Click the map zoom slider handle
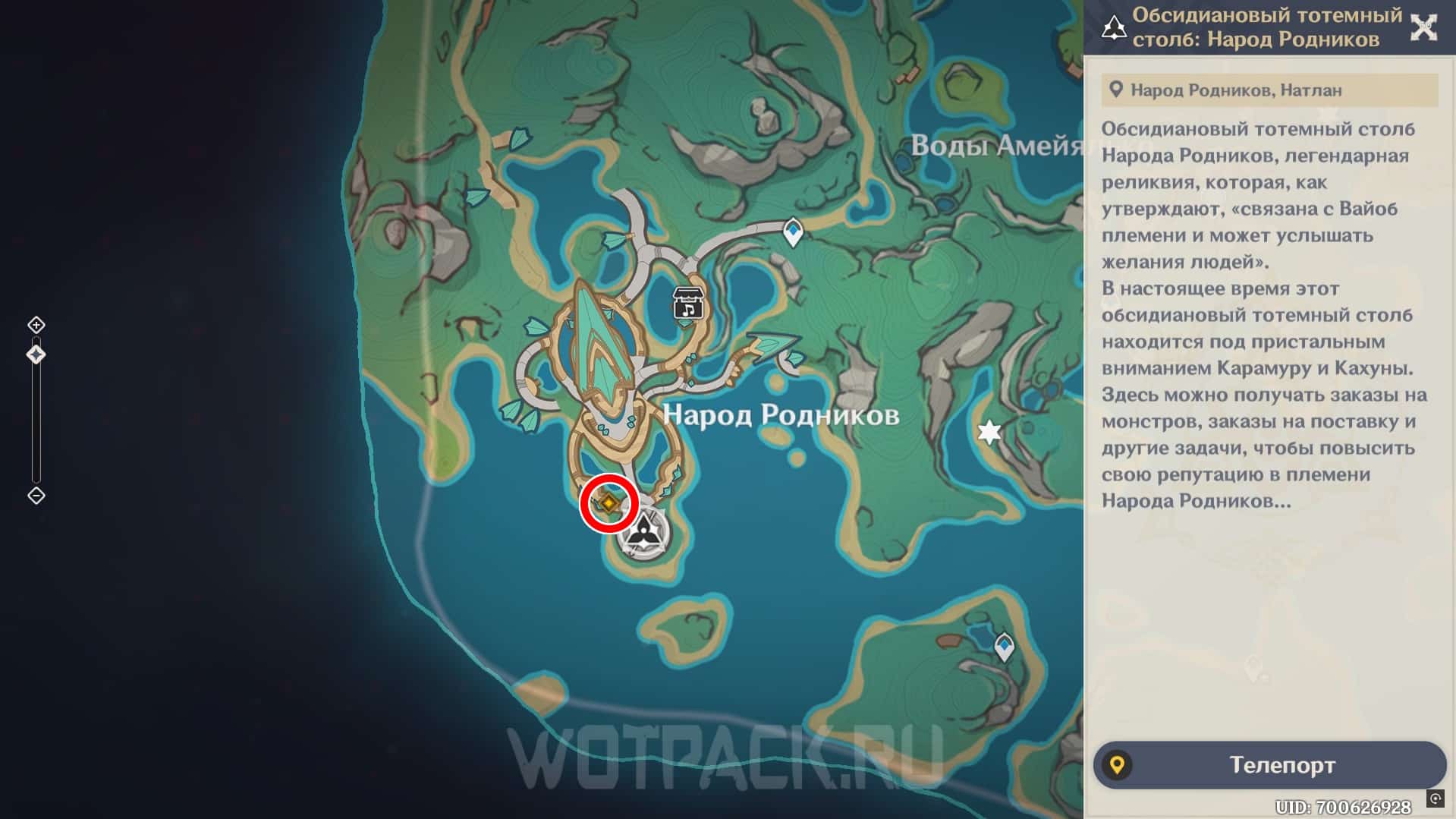The height and width of the screenshot is (819, 1456). point(36,354)
